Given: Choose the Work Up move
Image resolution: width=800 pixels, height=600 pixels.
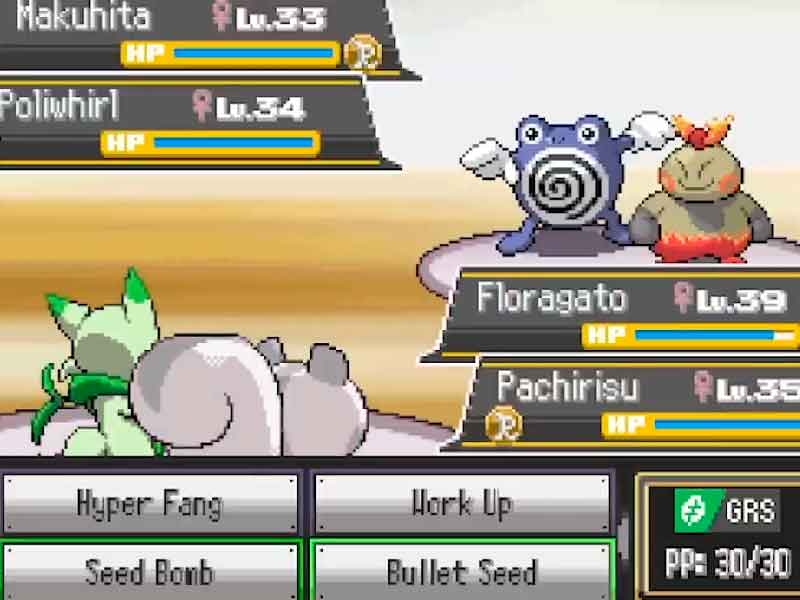Looking at the screenshot, I should click(461, 503).
